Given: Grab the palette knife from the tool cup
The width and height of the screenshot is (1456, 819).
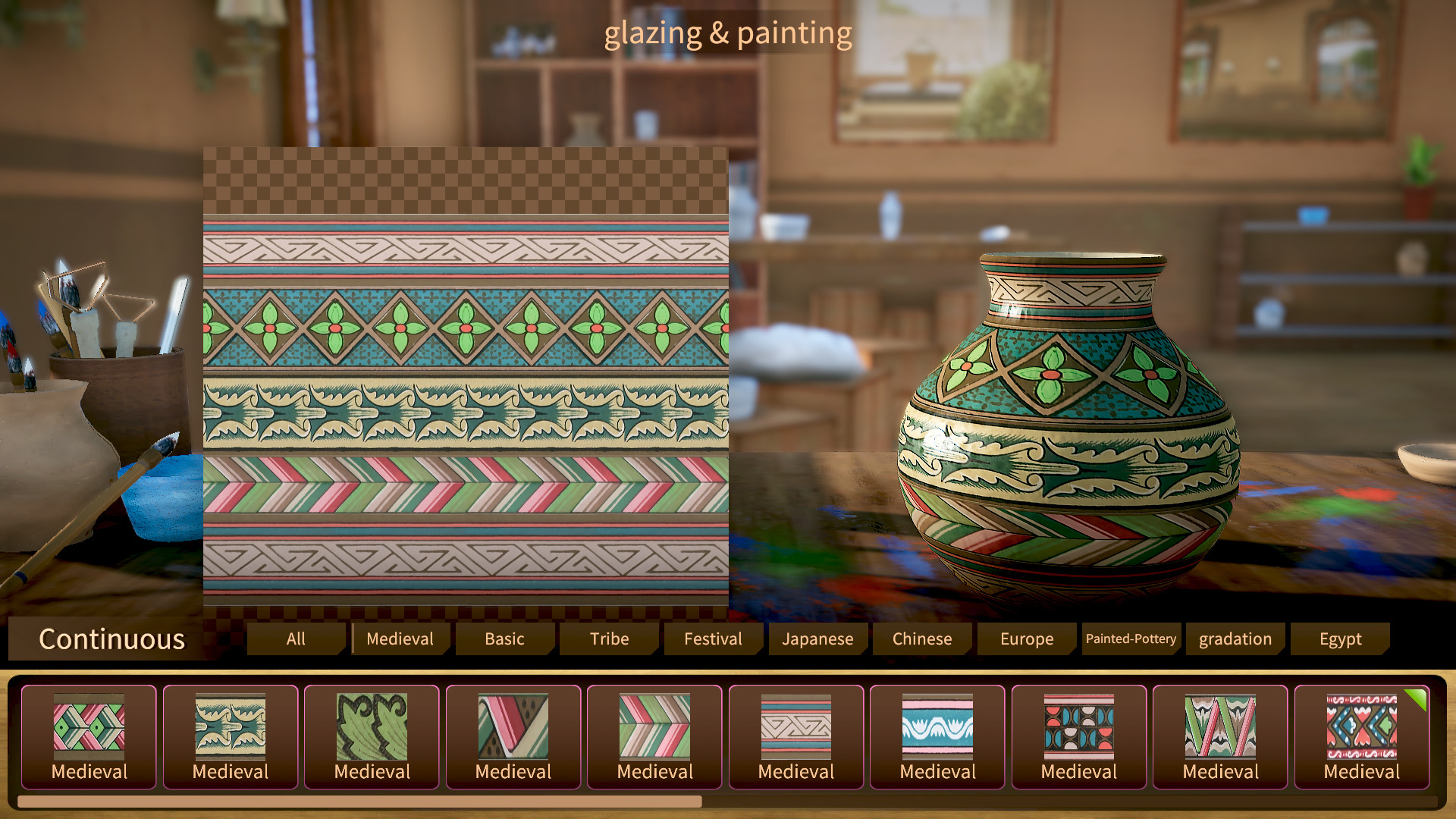Looking at the screenshot, I should point(173,315).
